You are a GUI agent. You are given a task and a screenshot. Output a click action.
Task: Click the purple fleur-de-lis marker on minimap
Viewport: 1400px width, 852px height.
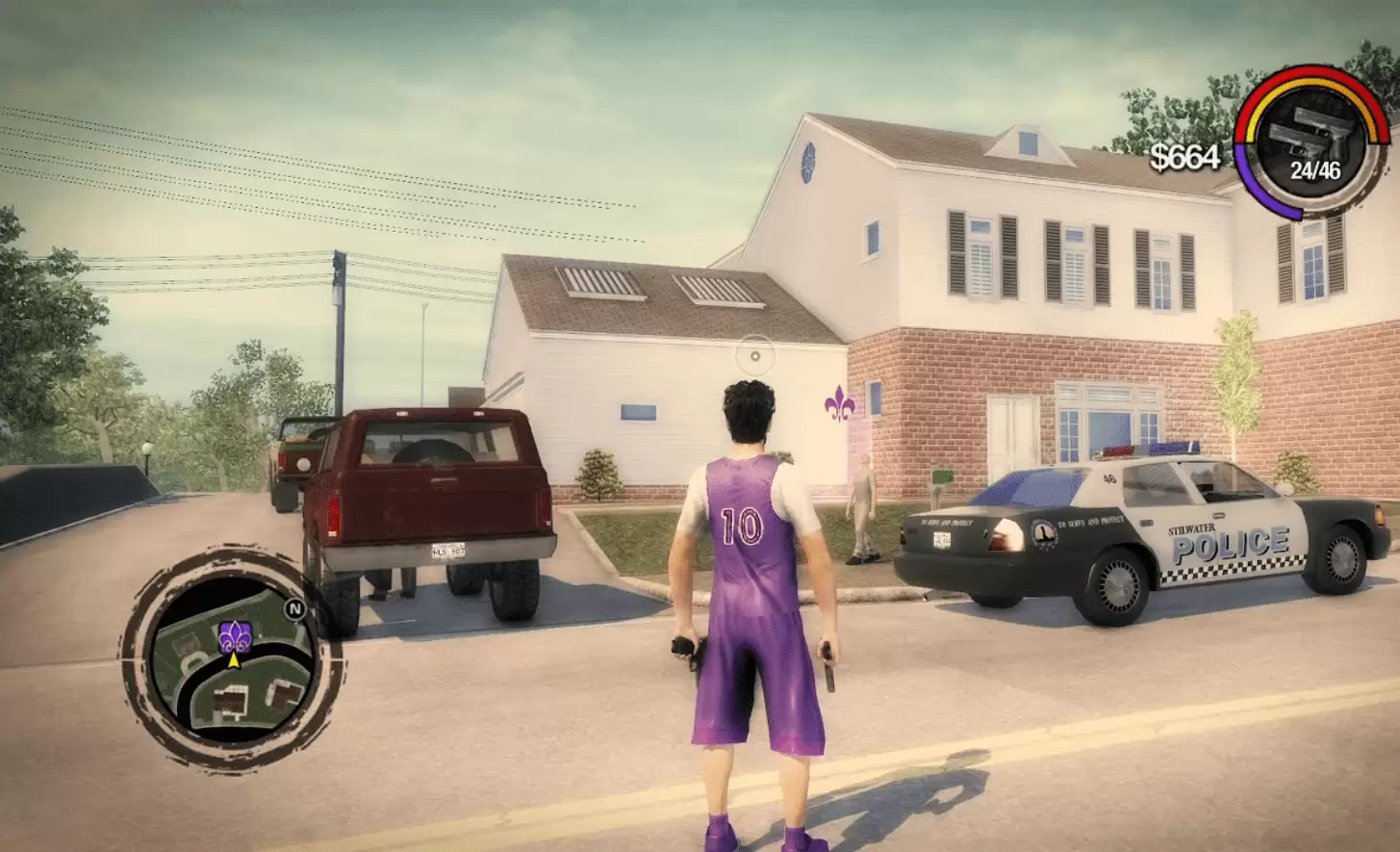pos(234,636)
